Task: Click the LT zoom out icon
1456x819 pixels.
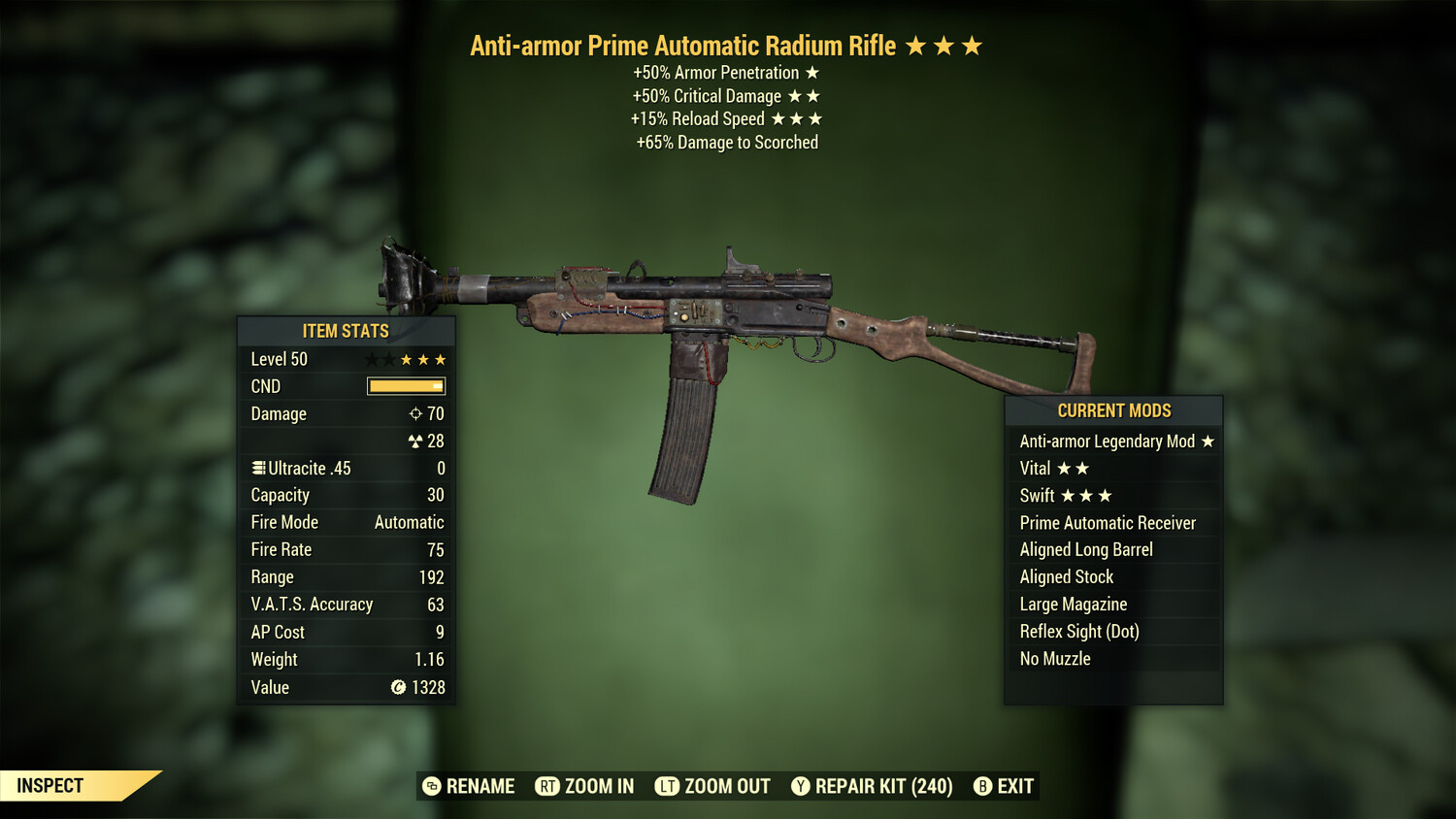Action: [667, 786]
